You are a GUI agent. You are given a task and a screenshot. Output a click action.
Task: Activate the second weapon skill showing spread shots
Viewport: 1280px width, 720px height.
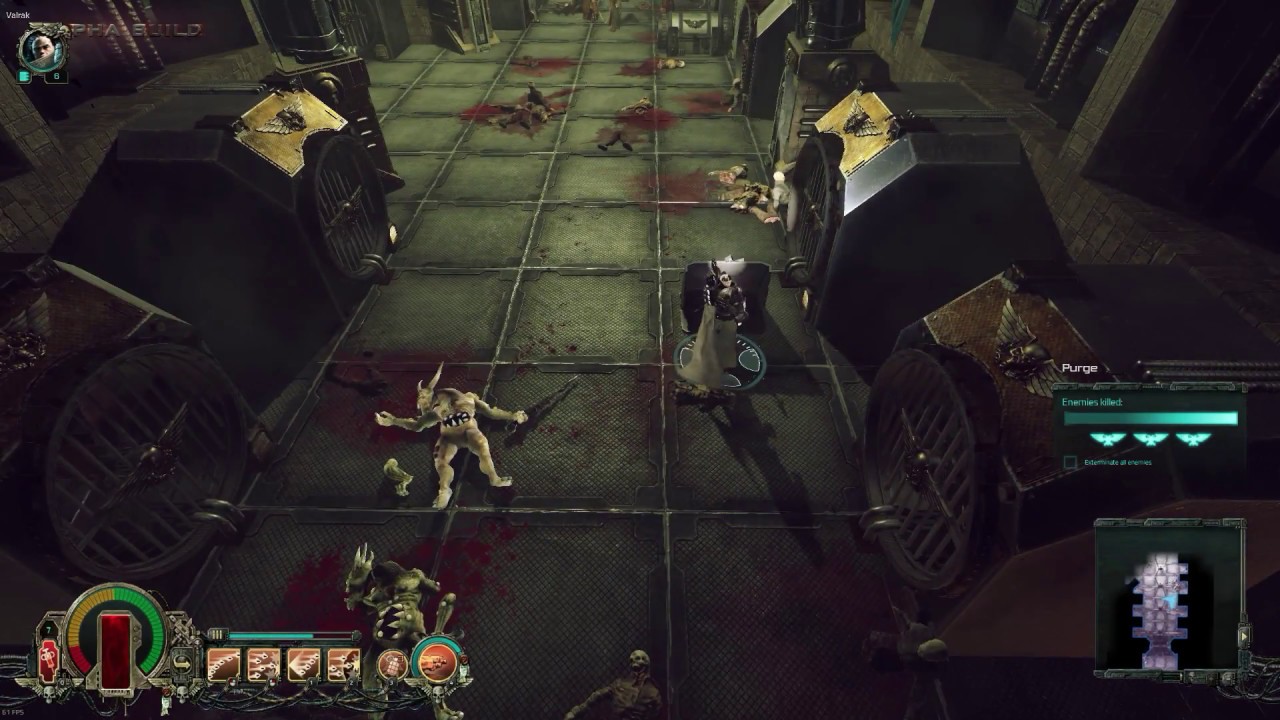point(263,665)
